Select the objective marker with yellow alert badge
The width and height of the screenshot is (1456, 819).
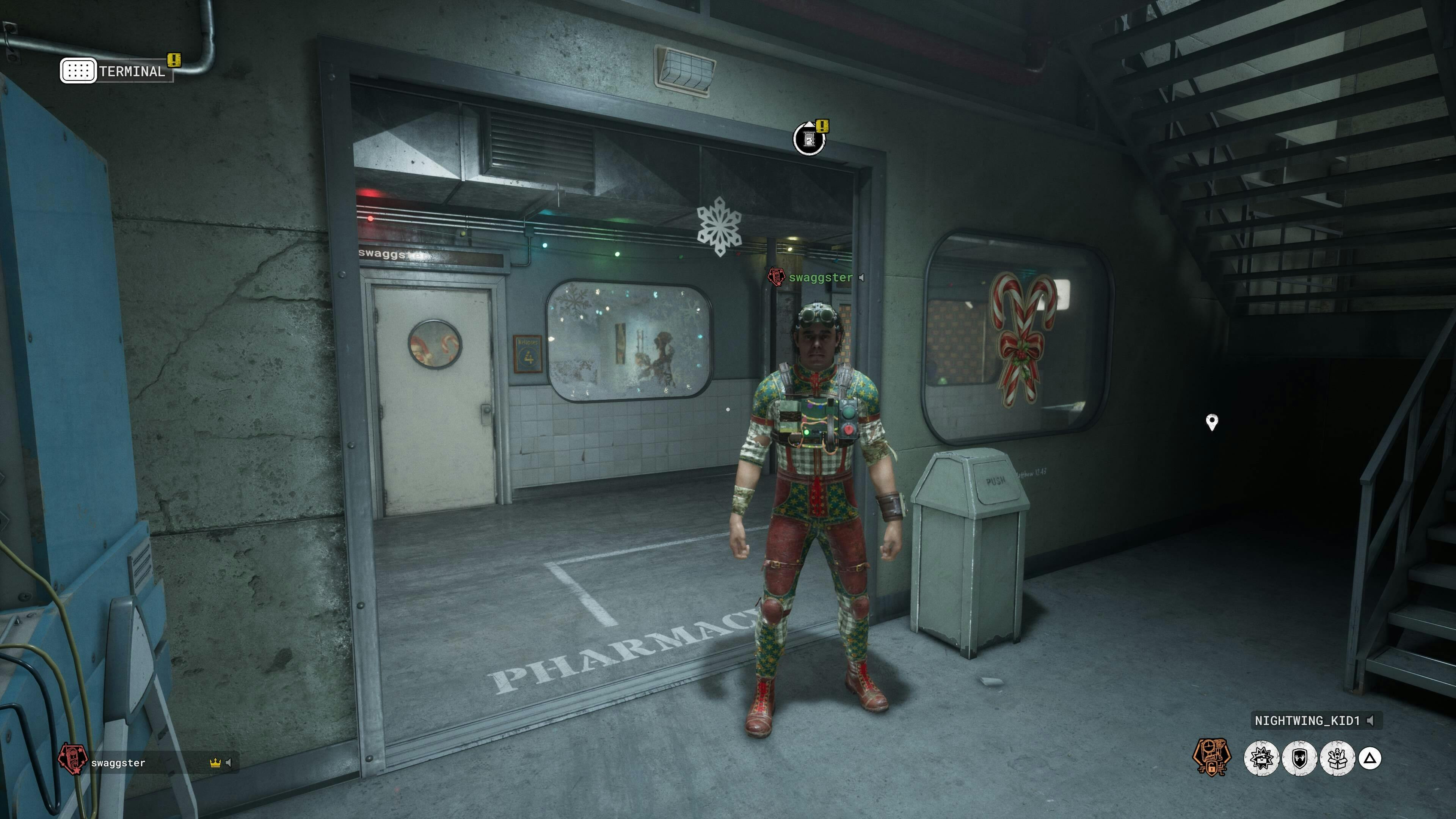(x=810, y=138)
